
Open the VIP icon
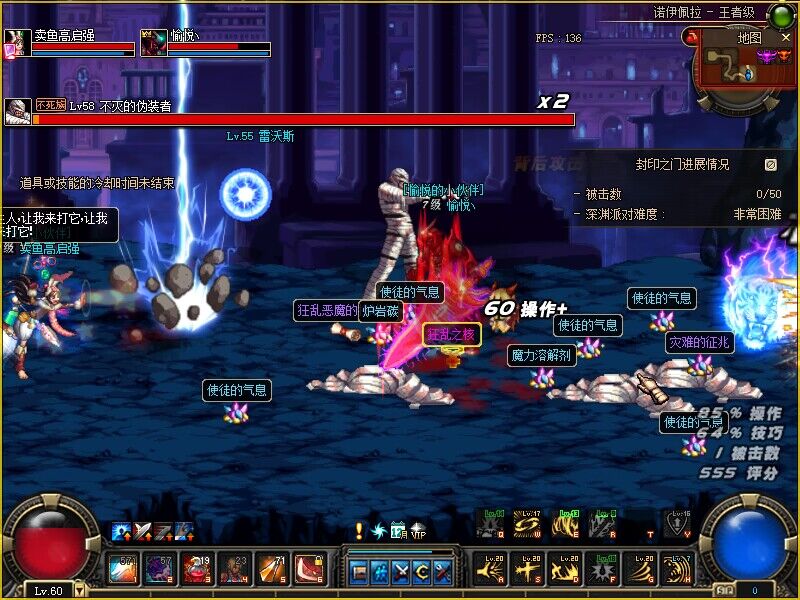(x=417, y=530)
